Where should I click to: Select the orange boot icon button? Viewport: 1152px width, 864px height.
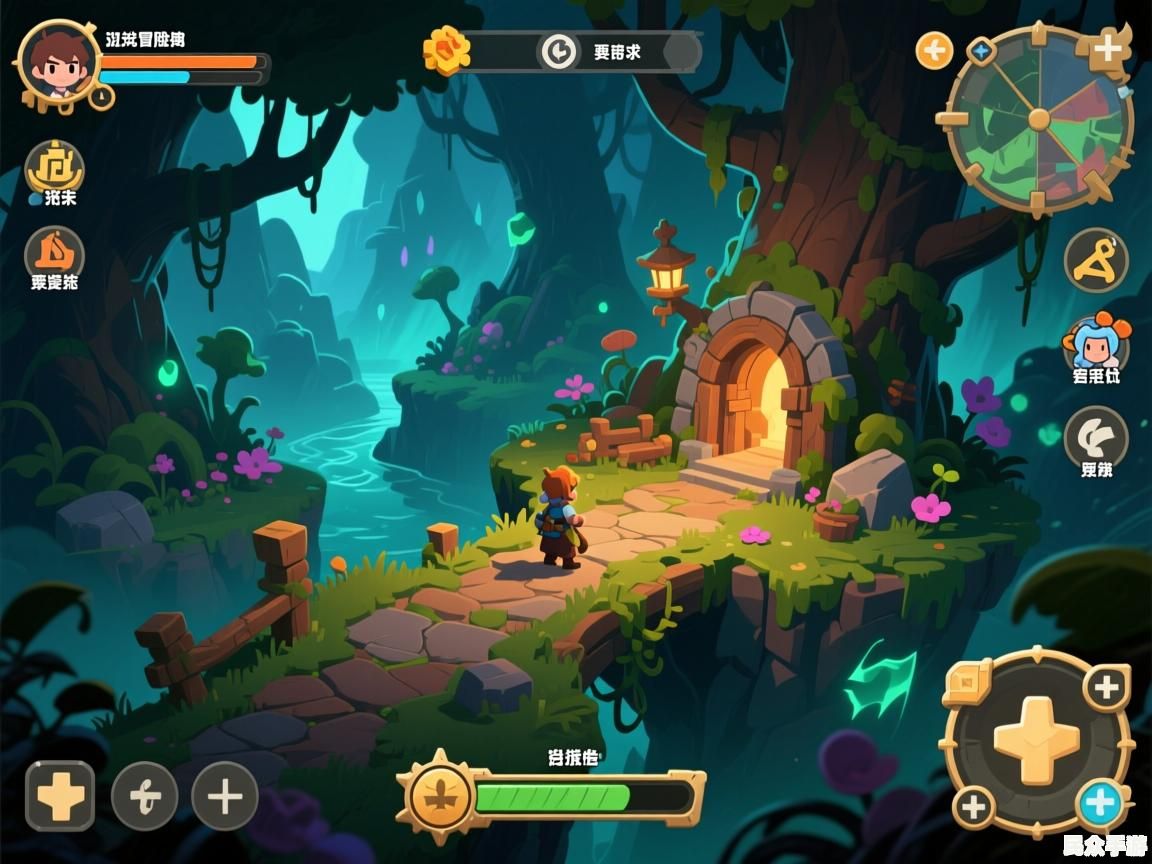(54, 252)
